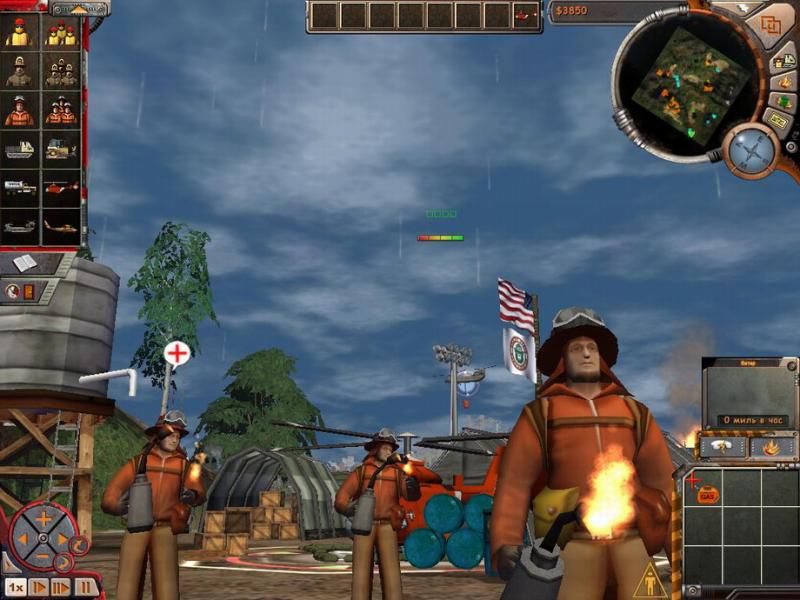The height and width of the screenshot is (600, 800).
Task: Click the compass below the minimap
Action: (x=751, y=151)
